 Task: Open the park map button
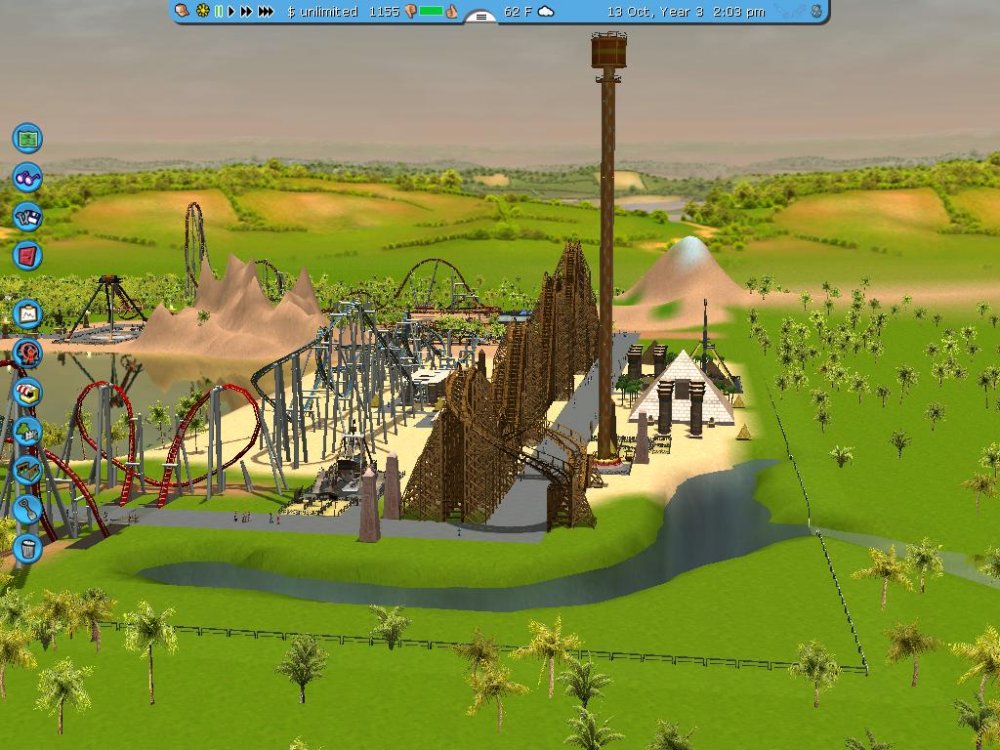(27, 137)
